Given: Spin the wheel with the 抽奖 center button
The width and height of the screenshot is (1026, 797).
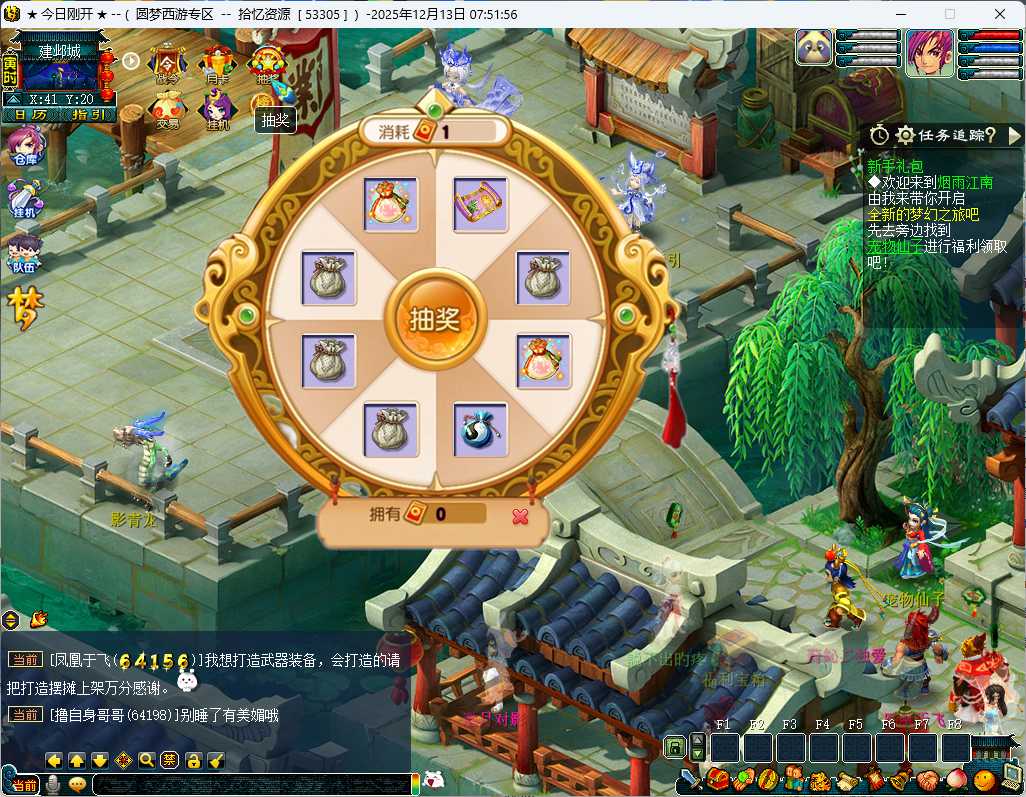Looking at the screenshot, I should [434, 319].
